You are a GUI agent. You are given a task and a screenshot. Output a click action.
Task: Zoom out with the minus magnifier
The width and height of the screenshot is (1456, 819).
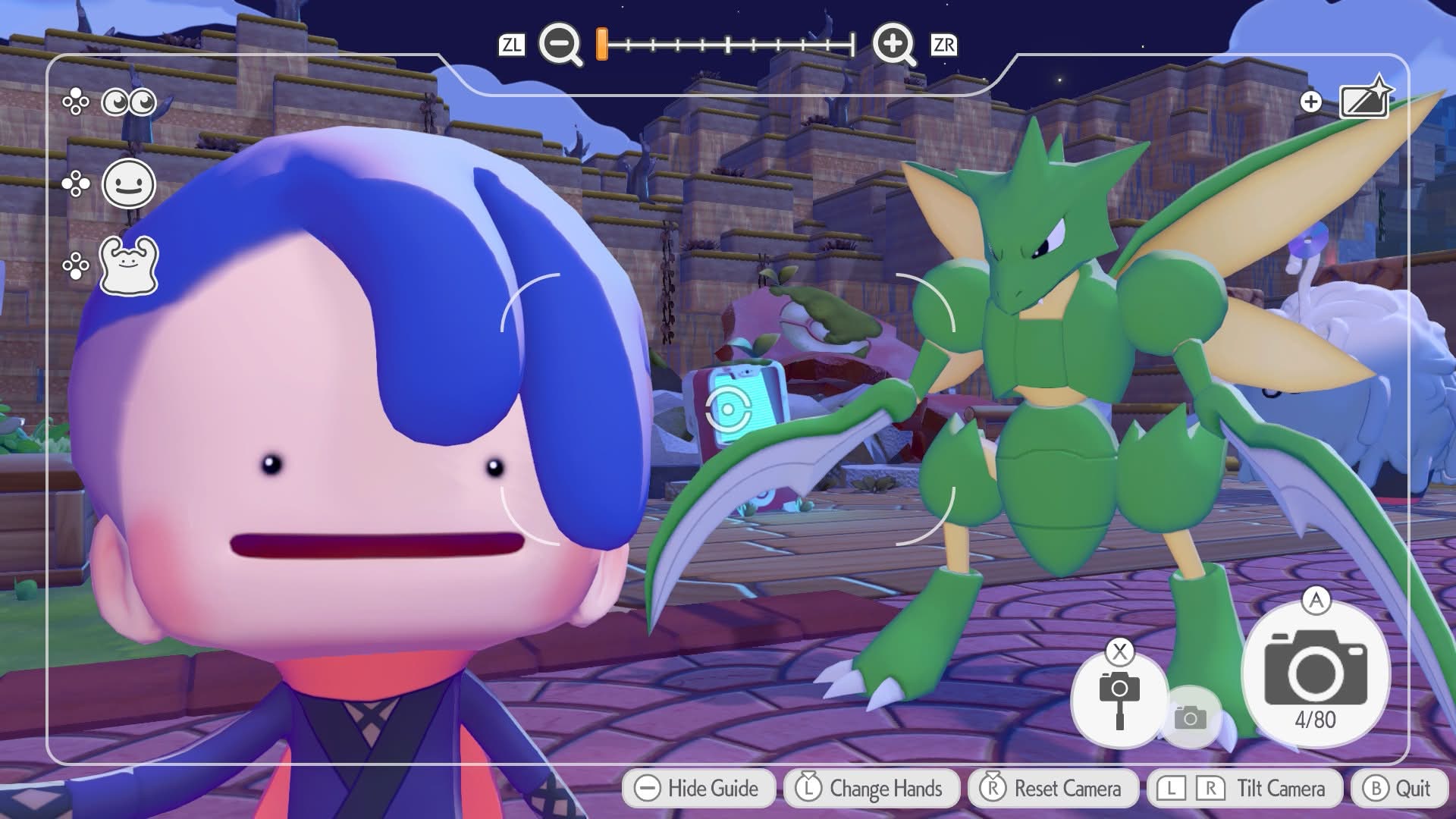[x=560, y=44]
